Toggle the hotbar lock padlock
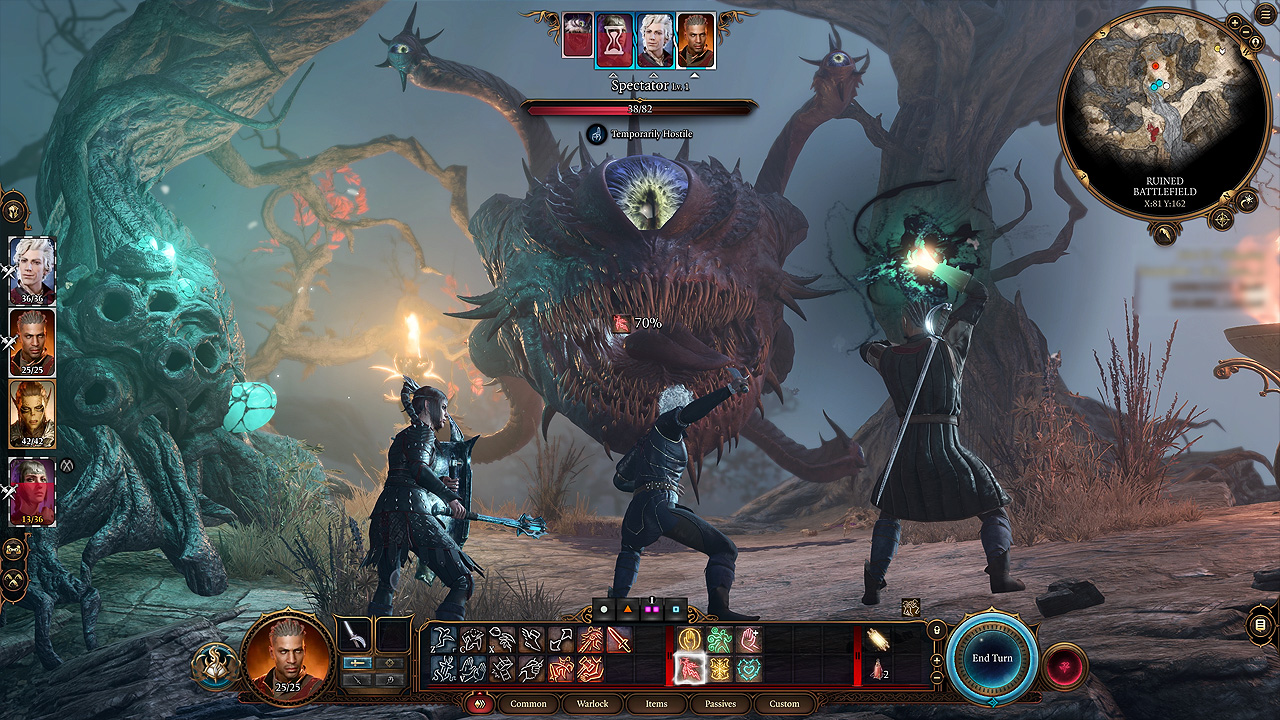This screenshot has height=720, width=1280. (x=935, y=630)
